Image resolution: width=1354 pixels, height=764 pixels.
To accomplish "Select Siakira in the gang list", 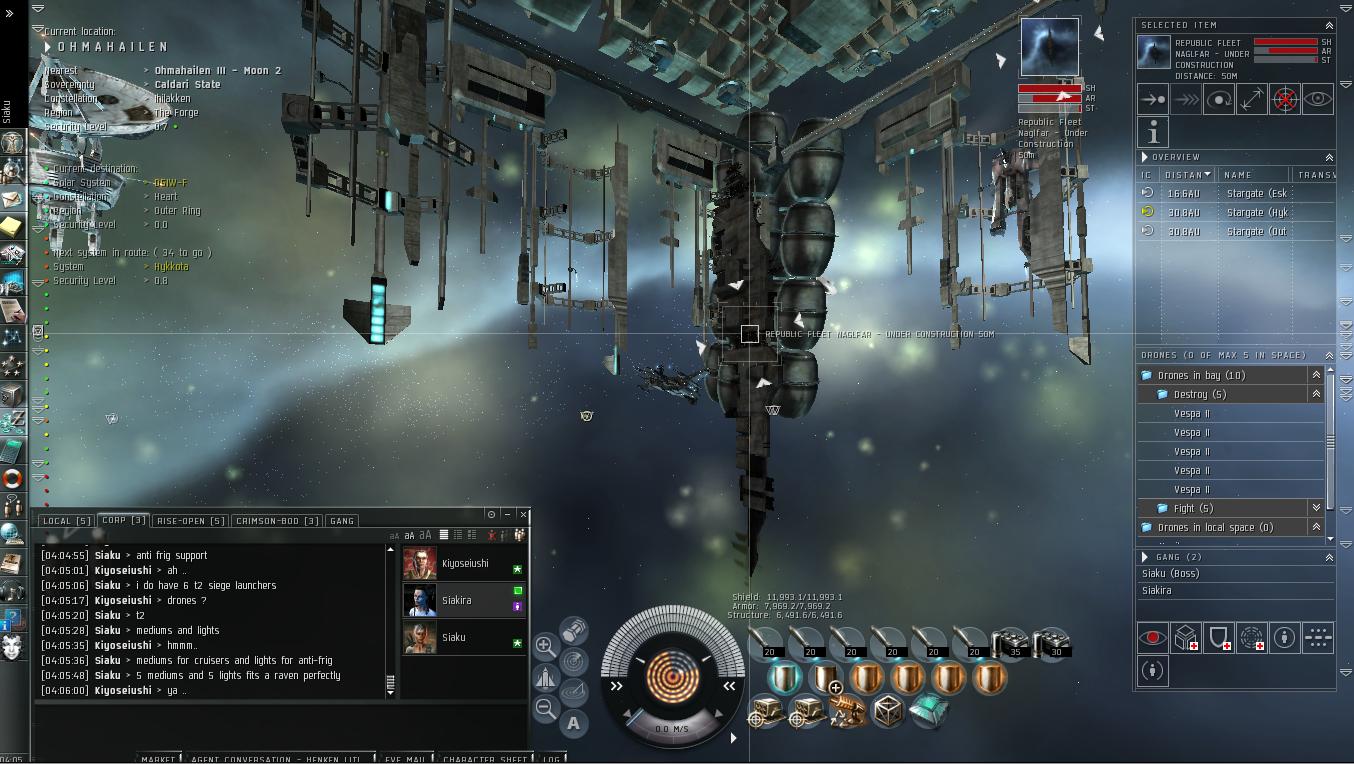I will point(1157,590).
